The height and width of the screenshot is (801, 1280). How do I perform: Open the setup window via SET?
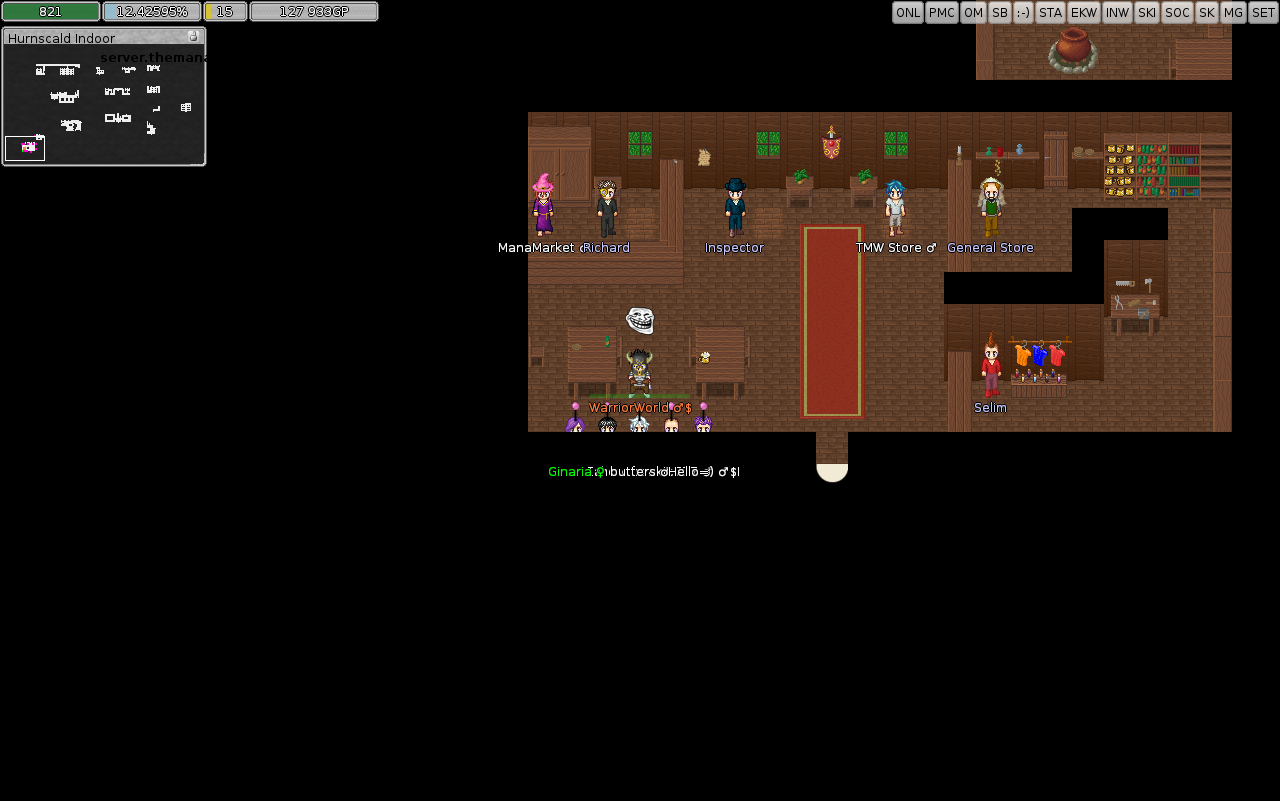pos(1262,12)
